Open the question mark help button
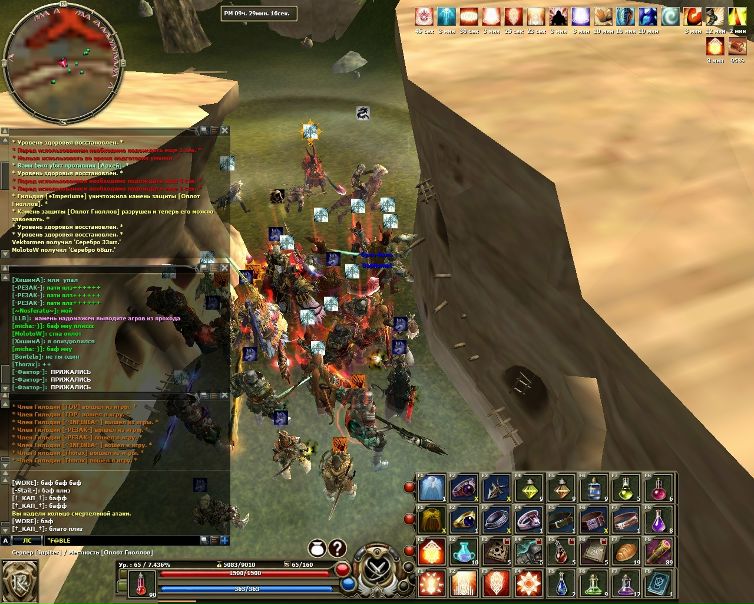Viewport: 754px width, 604px height. click(337, 548)
